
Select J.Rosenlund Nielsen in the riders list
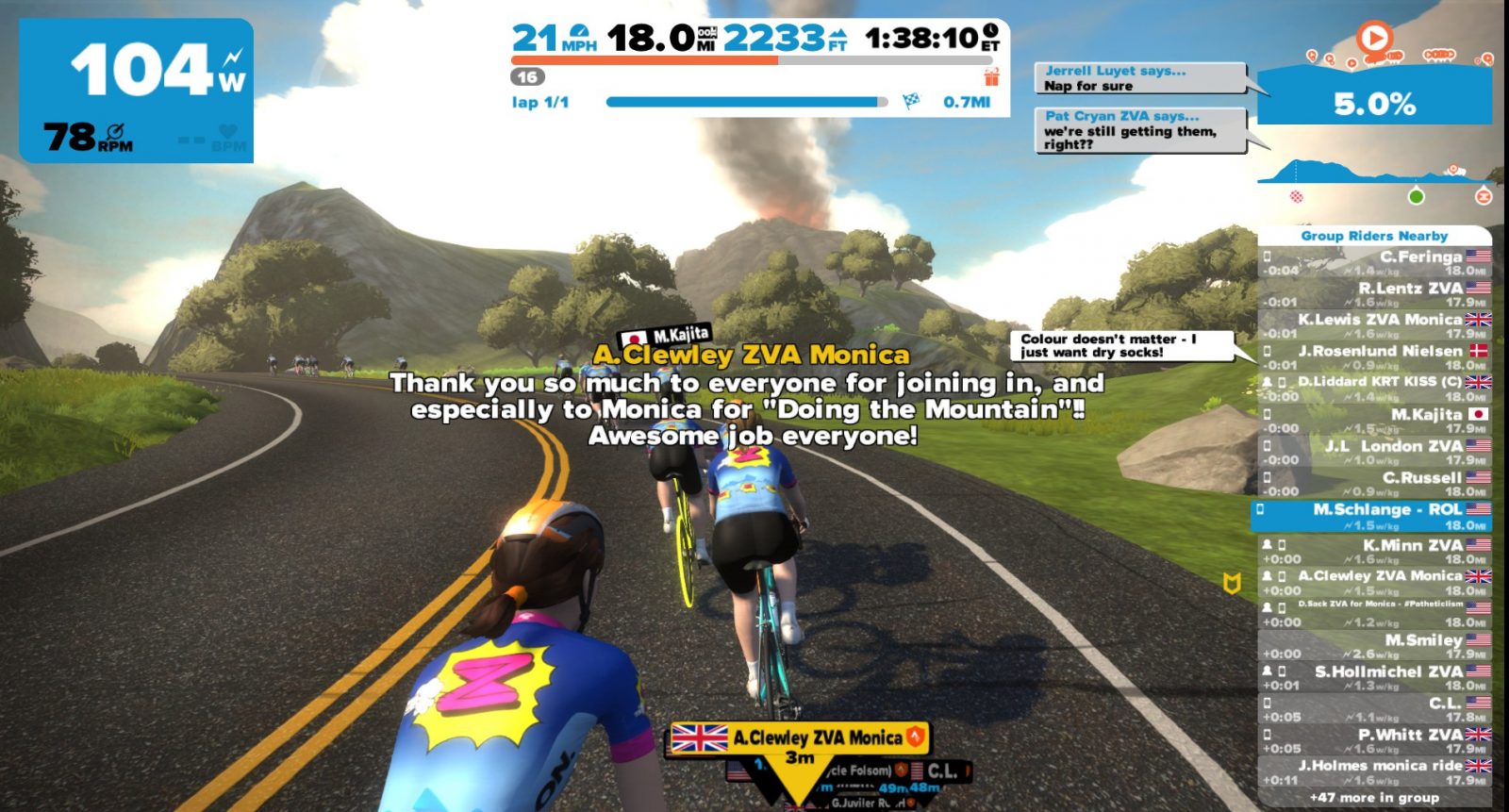(1375, 357)
